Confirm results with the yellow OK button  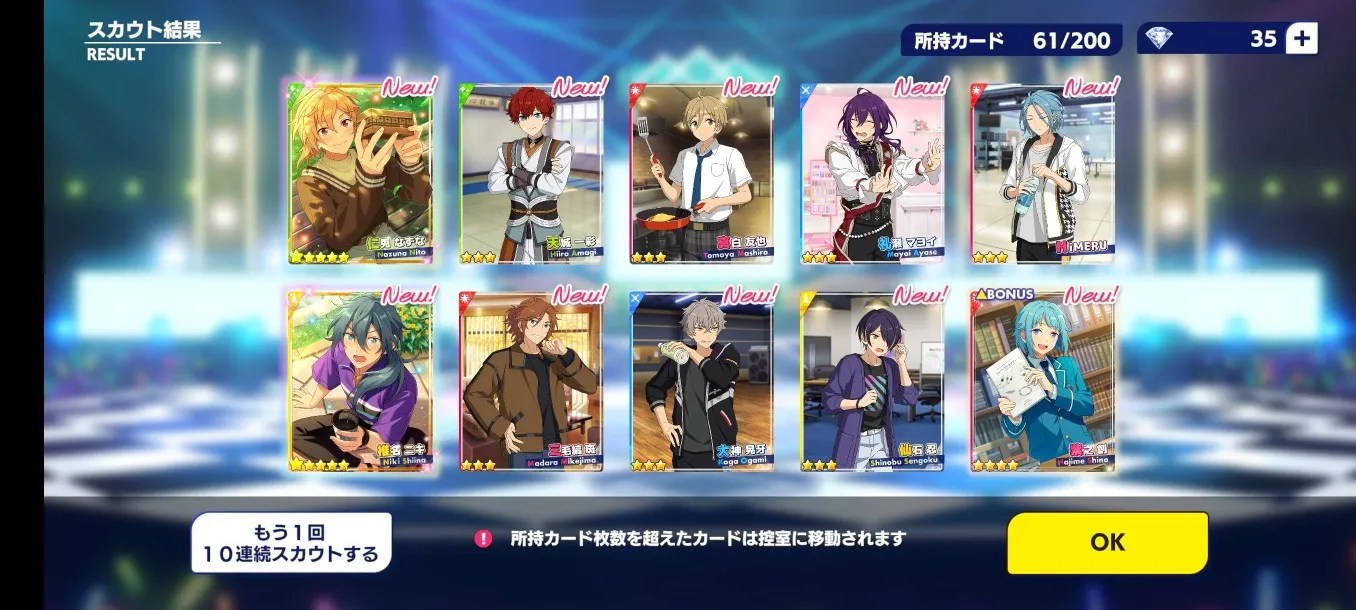tap(1107, 542)
